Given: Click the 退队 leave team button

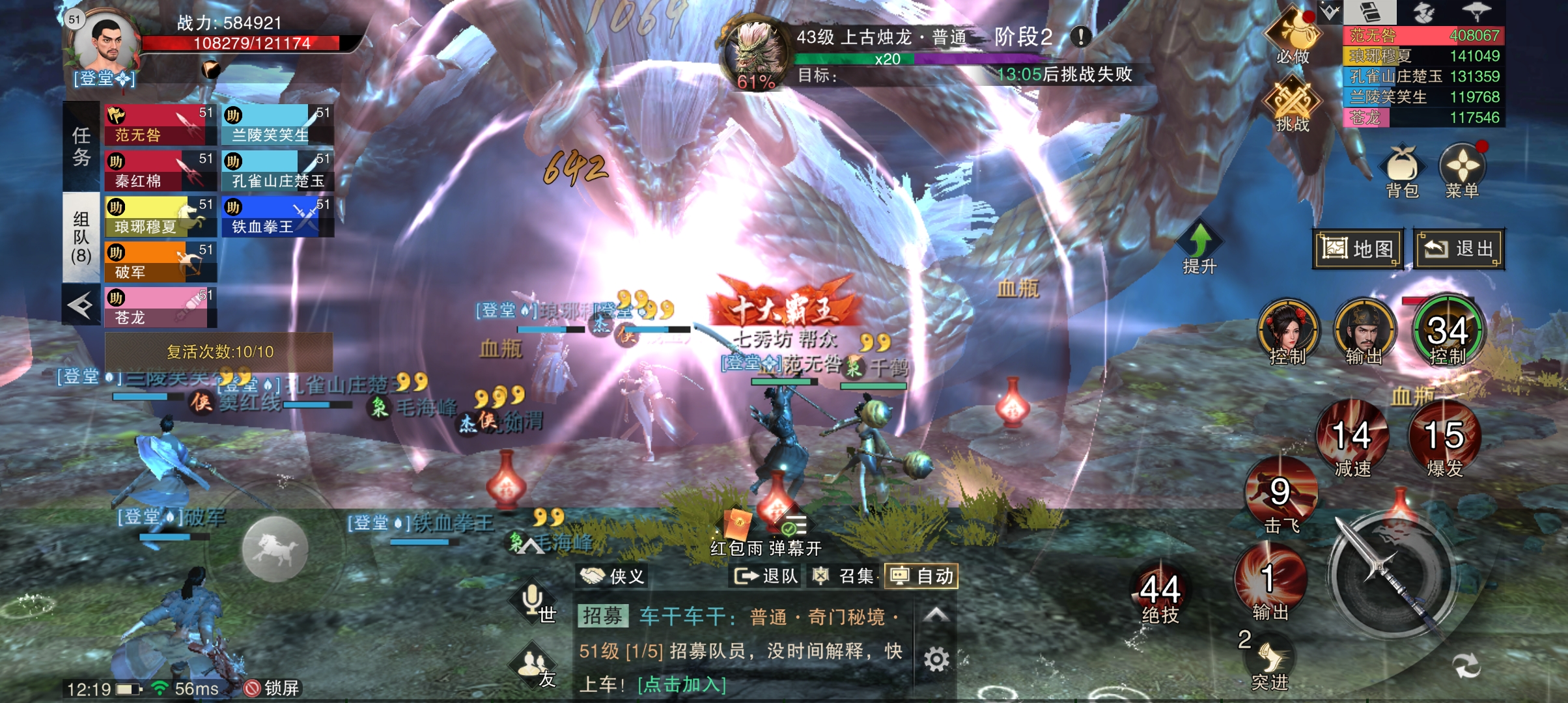Looking at the screenshot, I should pos(766,576).
